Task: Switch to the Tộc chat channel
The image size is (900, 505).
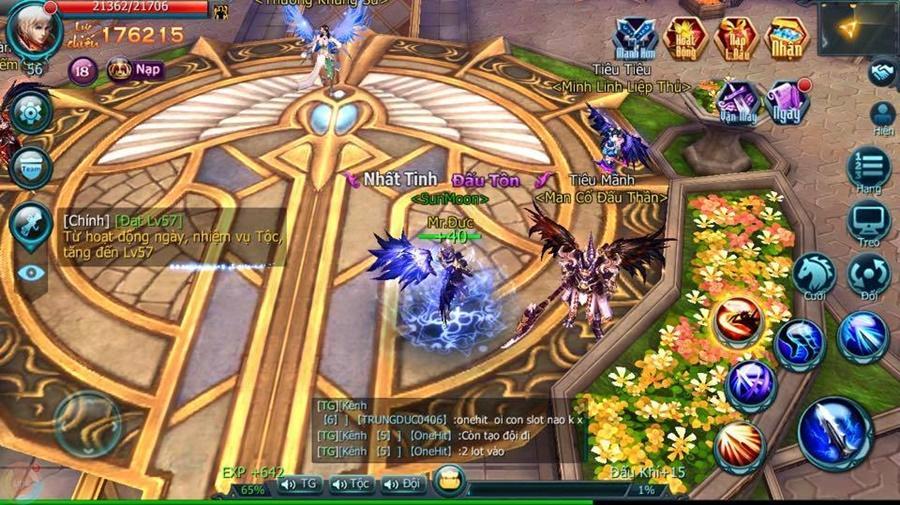Action: [x=351, y=484]
